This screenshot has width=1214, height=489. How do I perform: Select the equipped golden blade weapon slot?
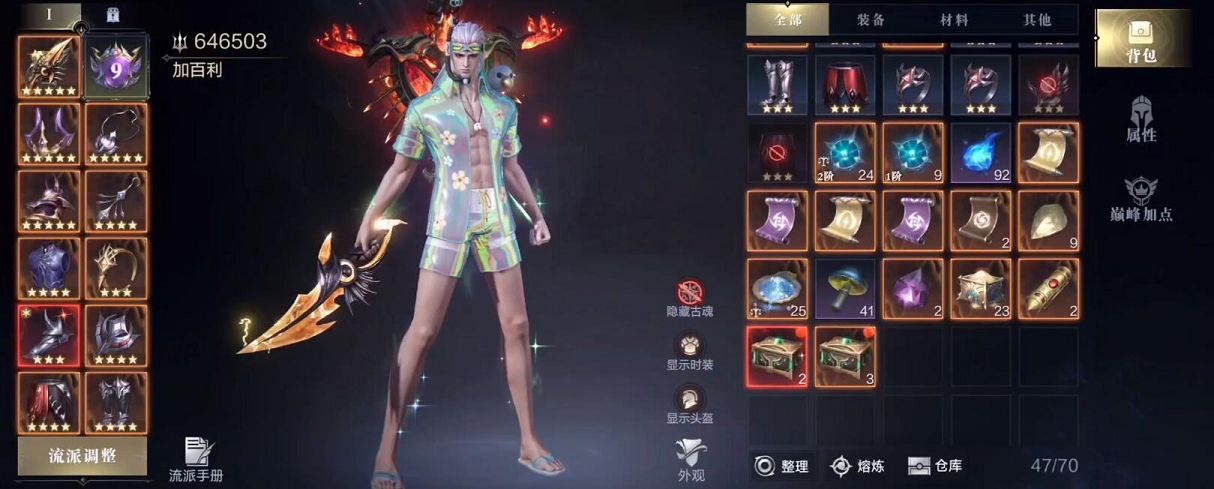(49, 67)
